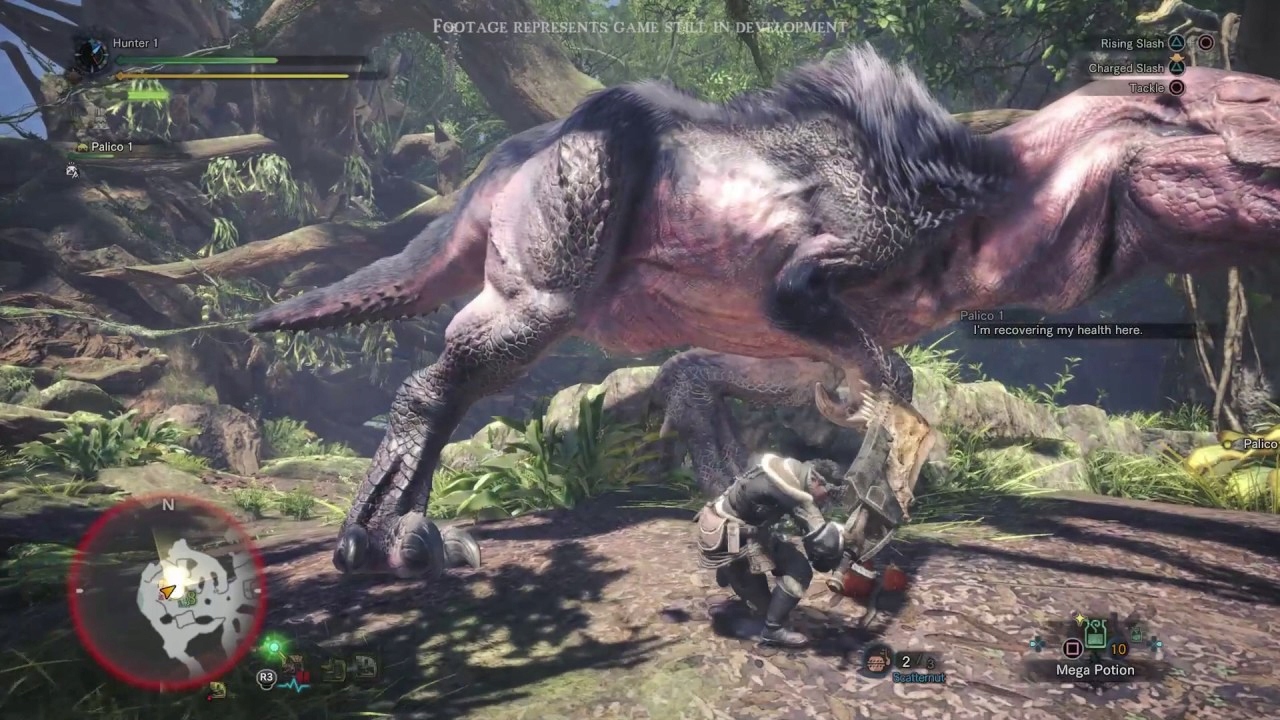Image resolution: width=1280 pixels, height=720 pixels.
Task: Open the circular red-ringed minimap
Action: coord(167,592)
